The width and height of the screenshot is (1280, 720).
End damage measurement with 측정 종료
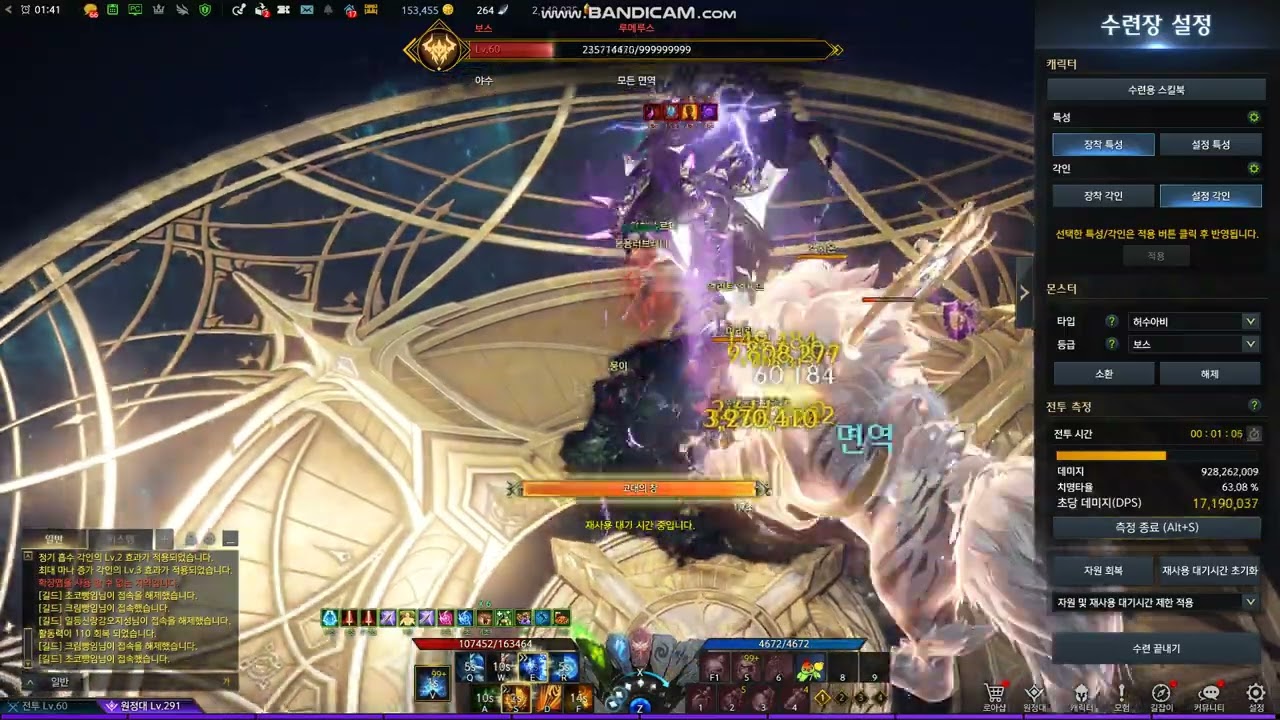(1155, 527)
